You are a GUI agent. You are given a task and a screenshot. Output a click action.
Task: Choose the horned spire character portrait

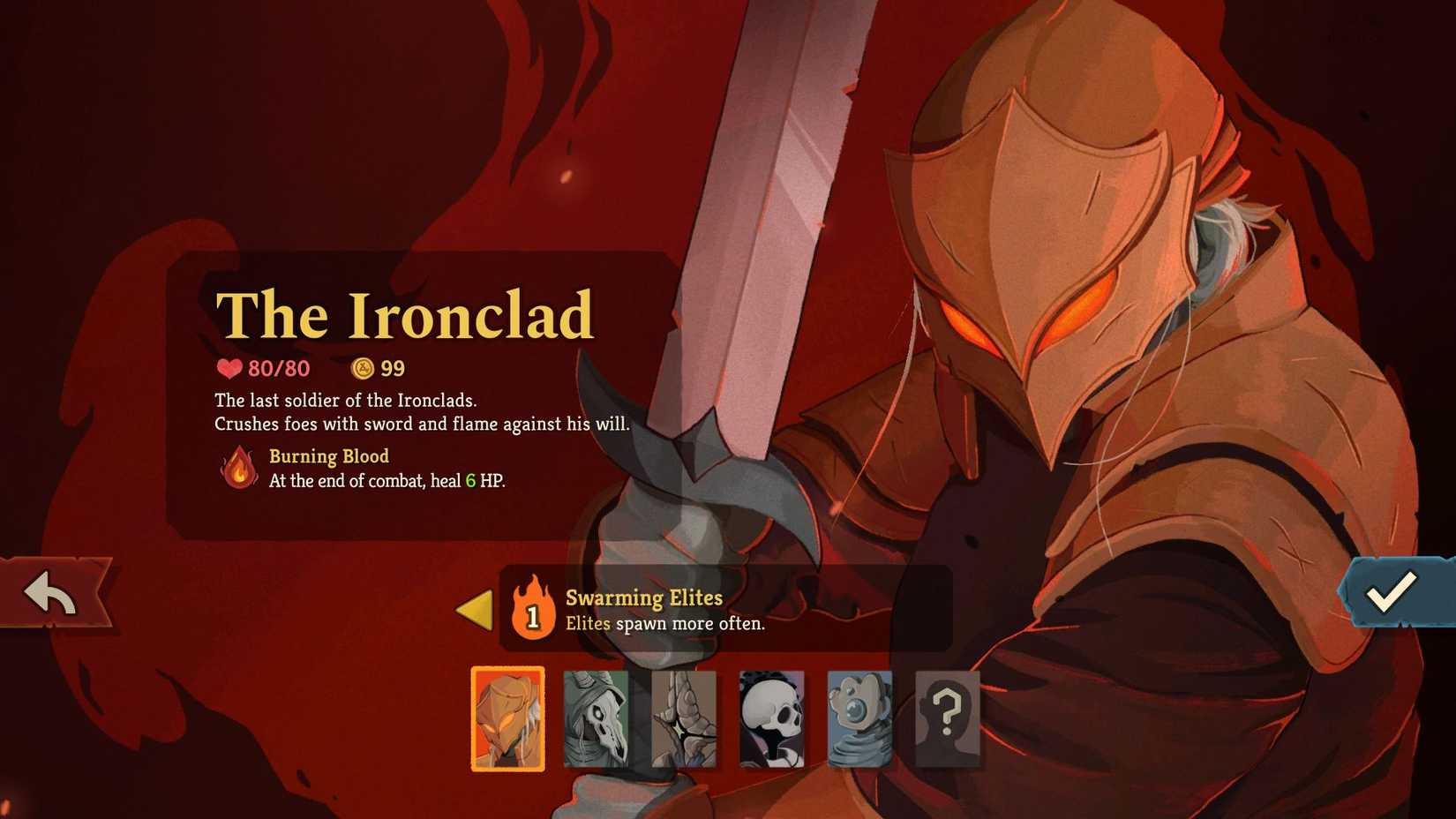pos(684,720)
